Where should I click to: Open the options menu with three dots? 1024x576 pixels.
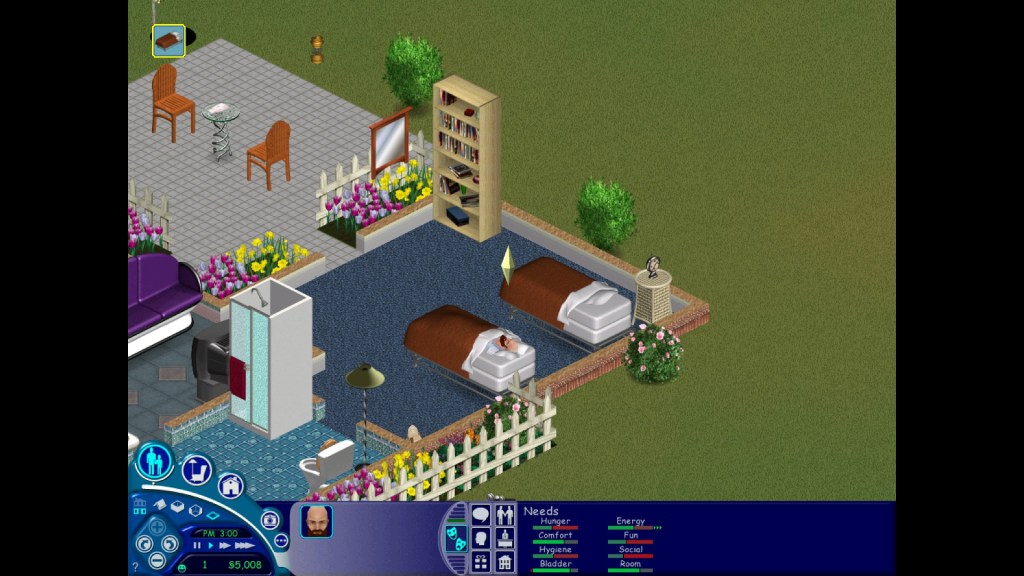click(x=280, y=541)
